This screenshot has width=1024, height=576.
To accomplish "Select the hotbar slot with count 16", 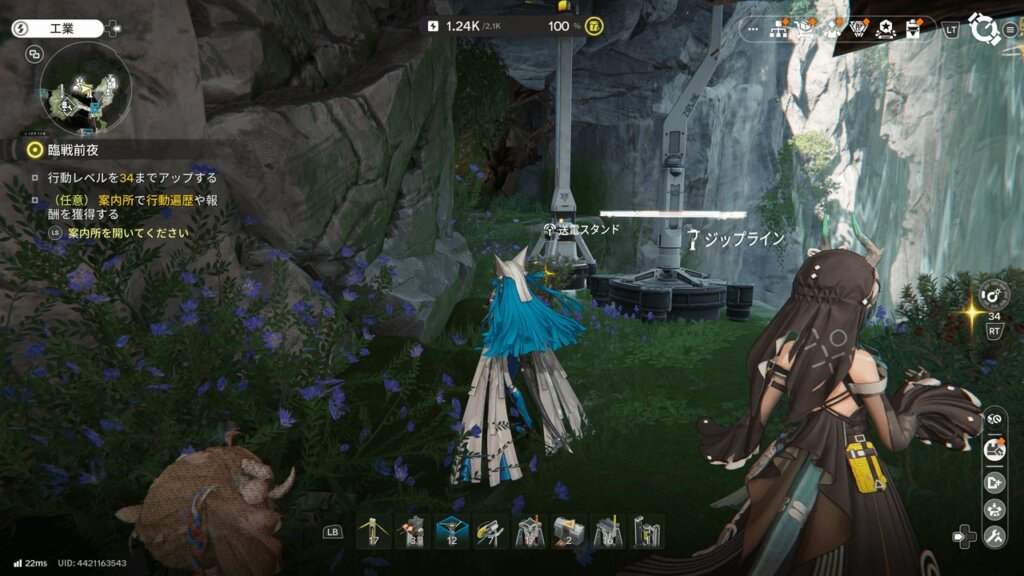I will click(608, 532).
